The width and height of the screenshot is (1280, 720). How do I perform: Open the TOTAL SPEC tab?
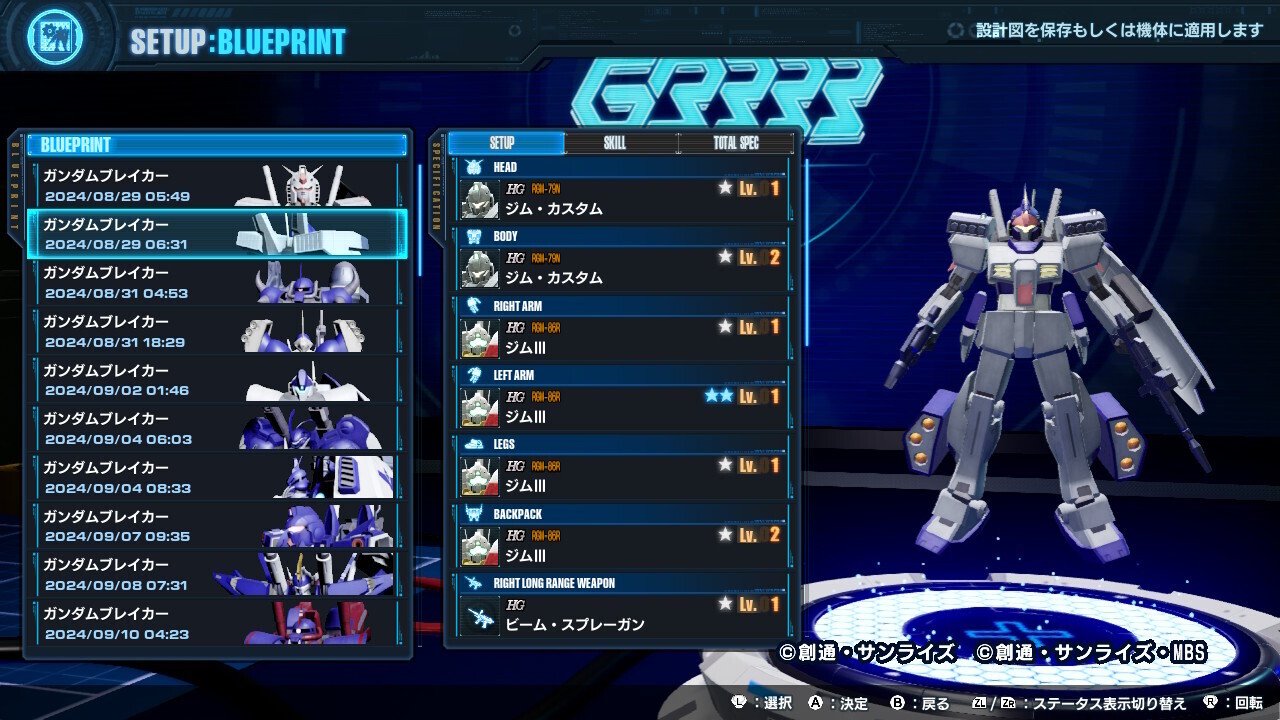pos(737,143)
